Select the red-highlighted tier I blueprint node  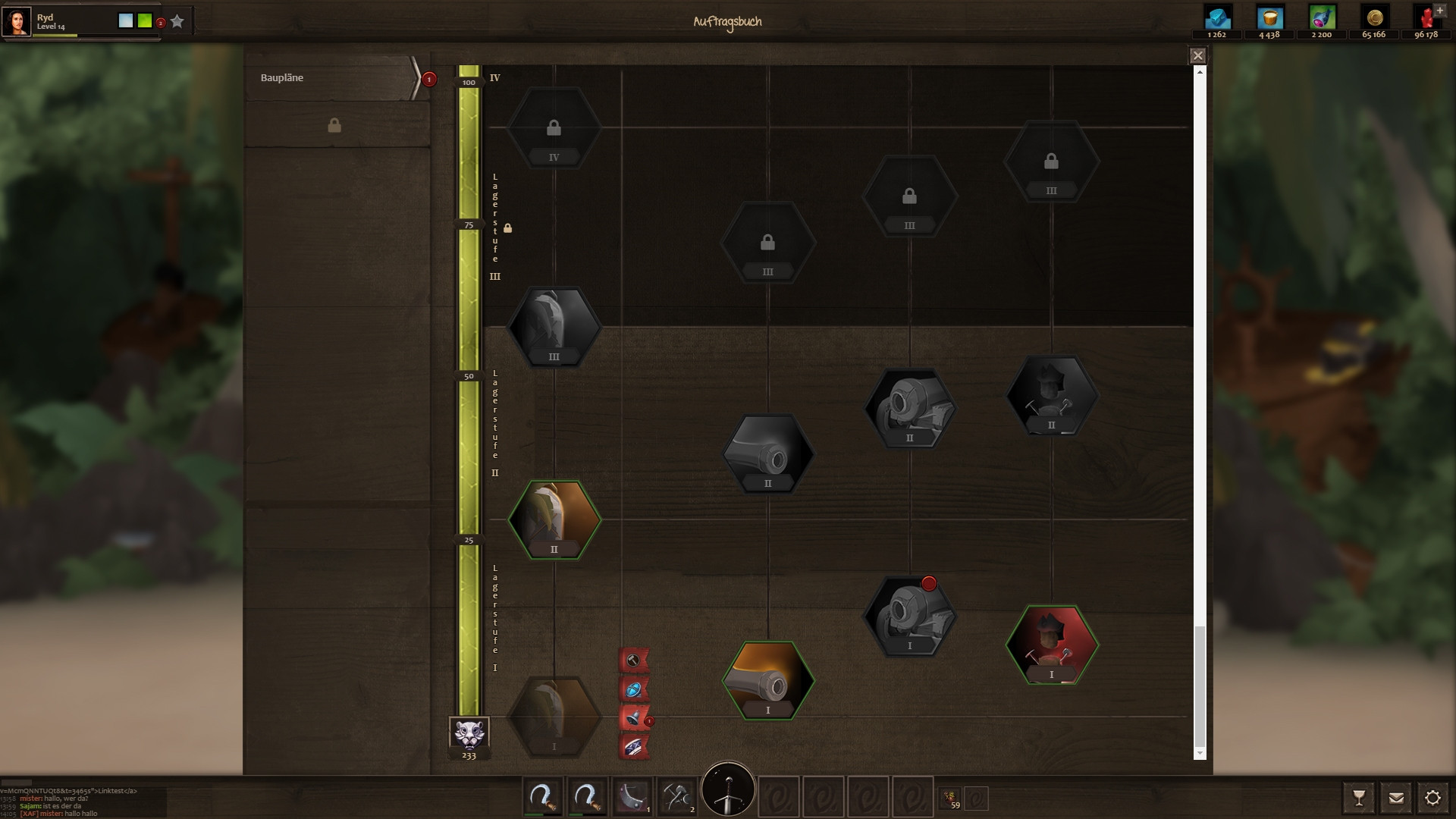[1051, 645]
